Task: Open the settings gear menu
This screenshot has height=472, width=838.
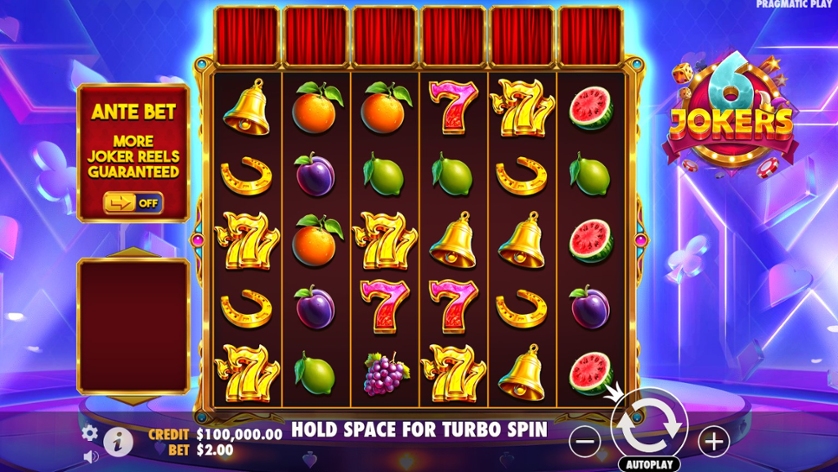Action: pos(90,433)
